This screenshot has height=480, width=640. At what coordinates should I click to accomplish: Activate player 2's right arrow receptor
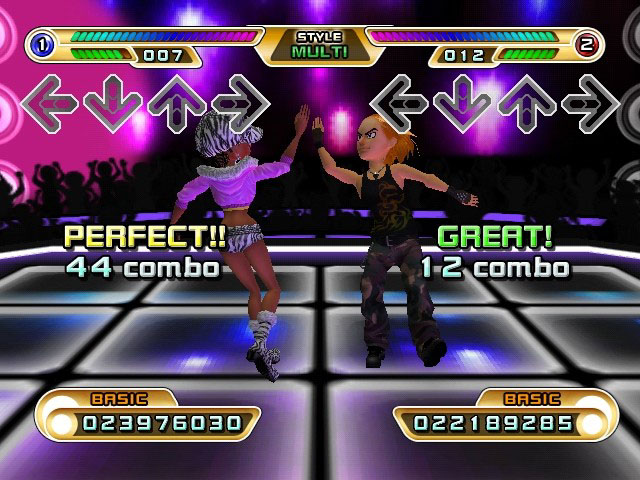591,104
